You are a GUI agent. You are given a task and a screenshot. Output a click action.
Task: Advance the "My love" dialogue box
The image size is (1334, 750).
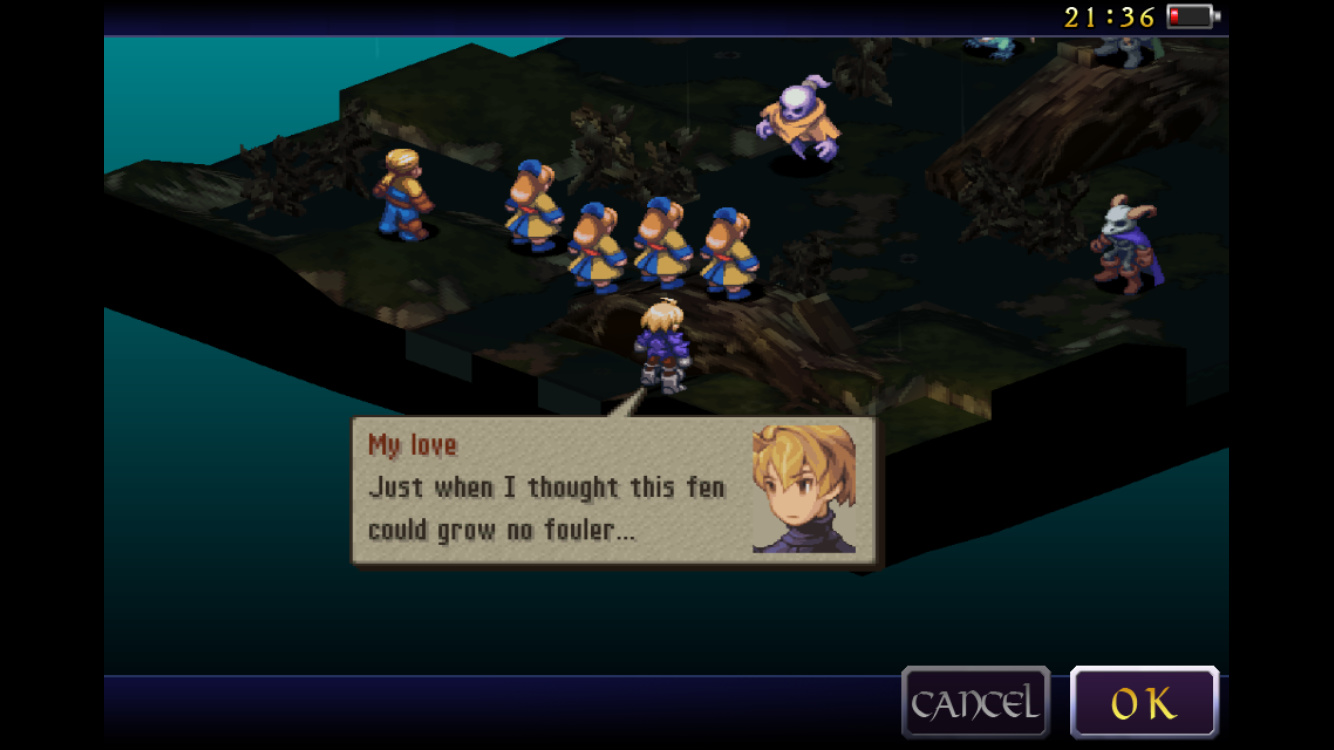613,490
